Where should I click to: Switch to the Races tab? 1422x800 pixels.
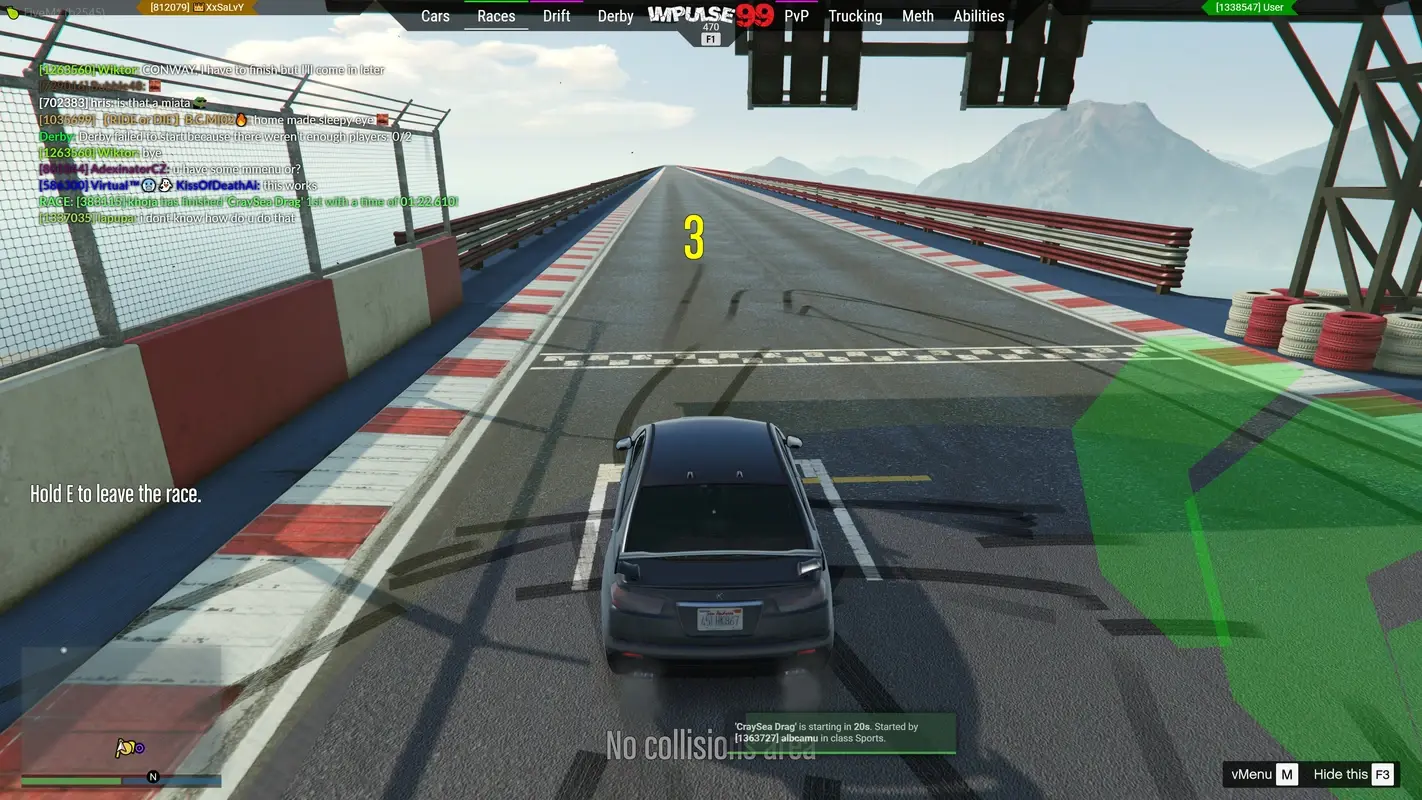496,16
